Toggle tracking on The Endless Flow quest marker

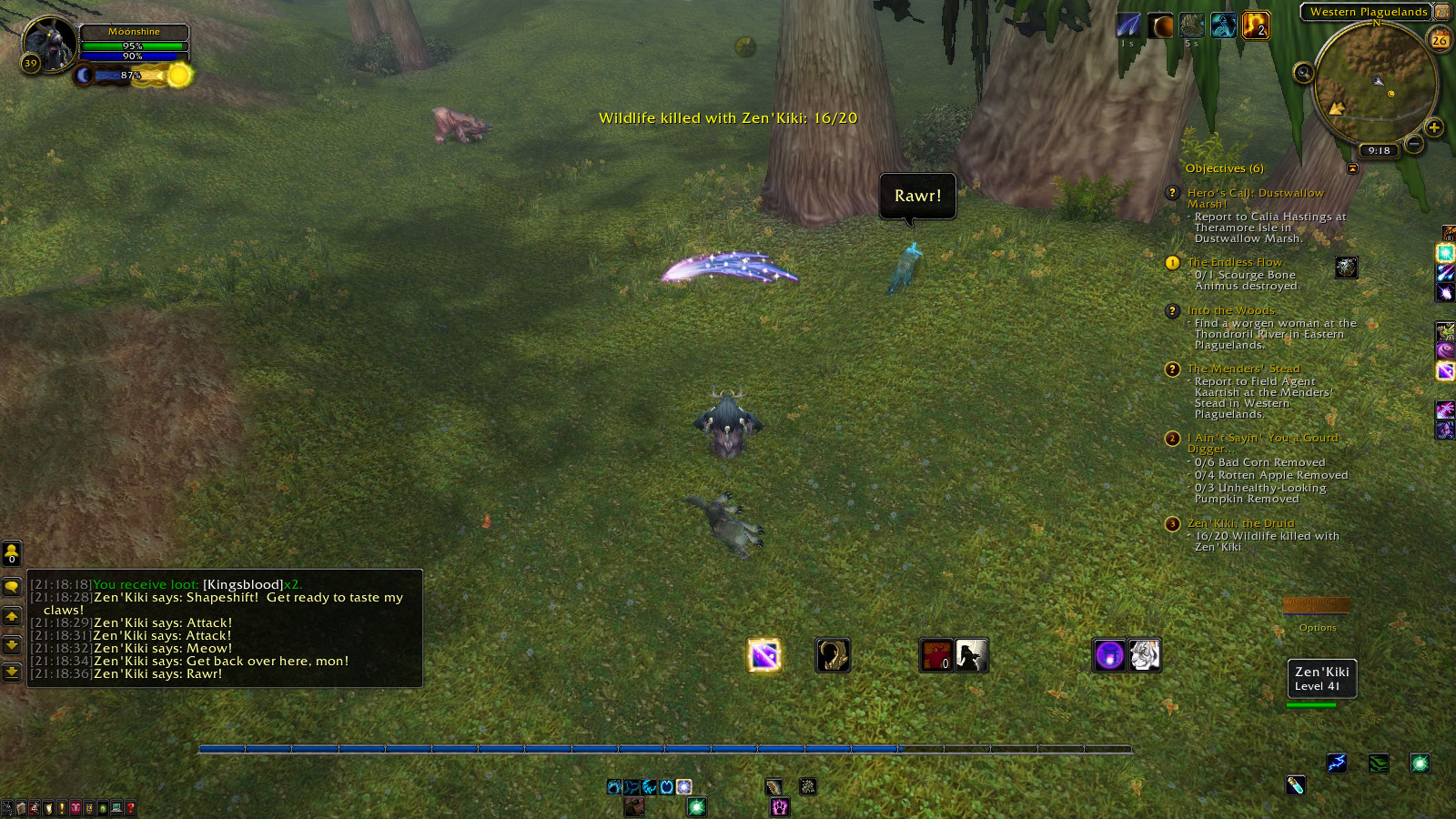click(1171, 263)
